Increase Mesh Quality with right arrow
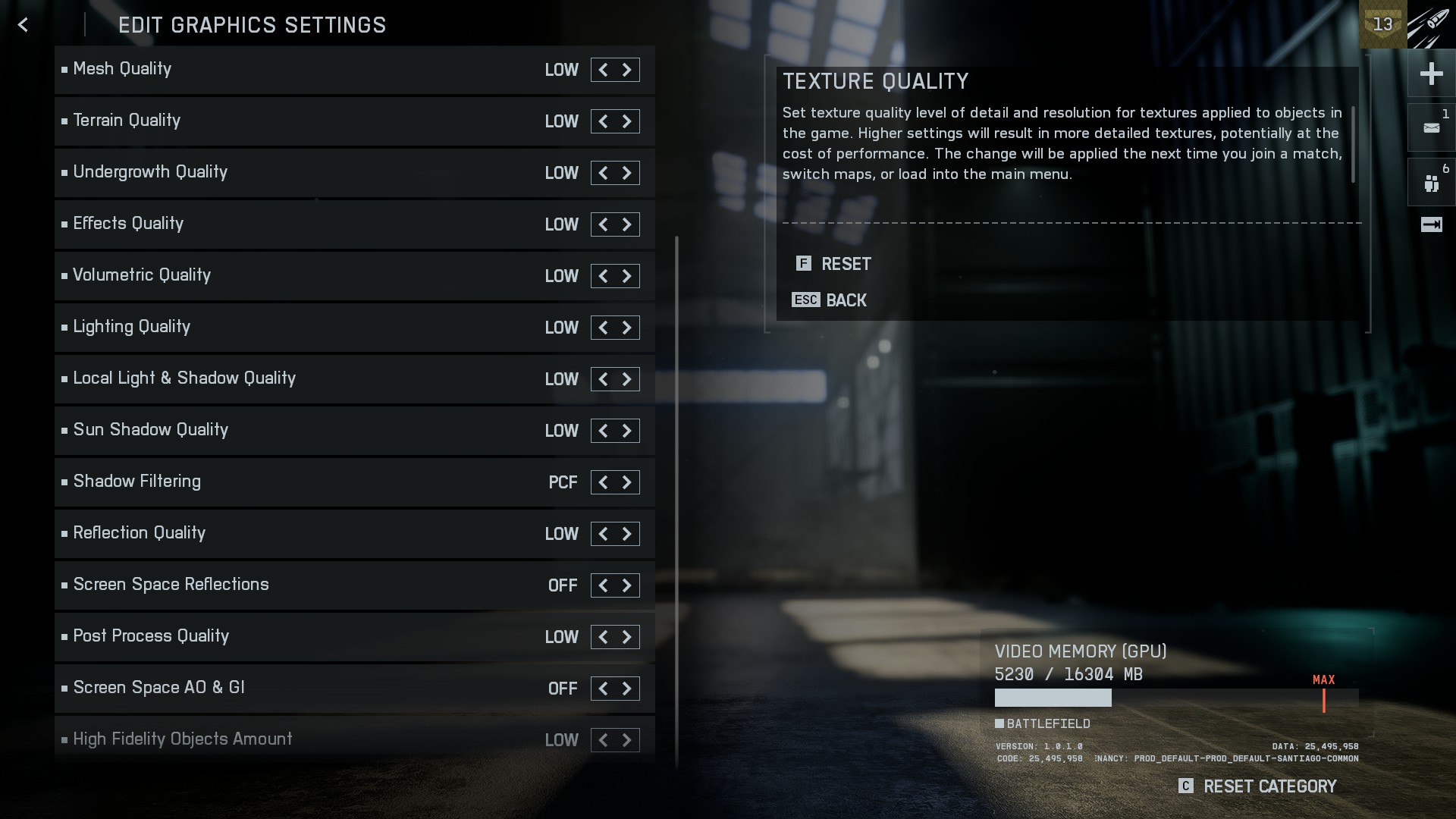The height and width of the screenshot is (819, 1456). point(627,70)
